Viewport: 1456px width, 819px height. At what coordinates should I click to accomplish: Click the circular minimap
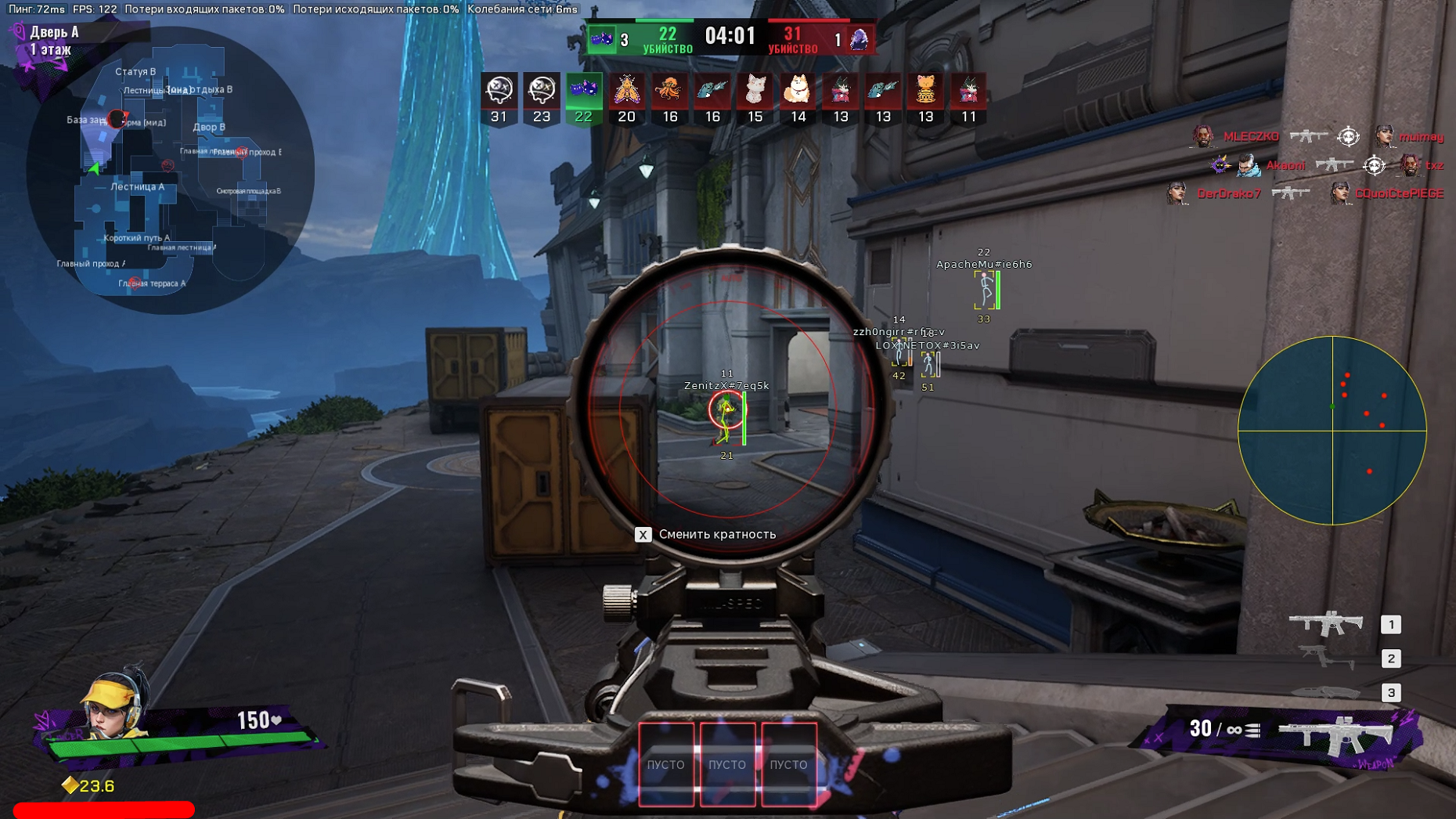point(170,171)
